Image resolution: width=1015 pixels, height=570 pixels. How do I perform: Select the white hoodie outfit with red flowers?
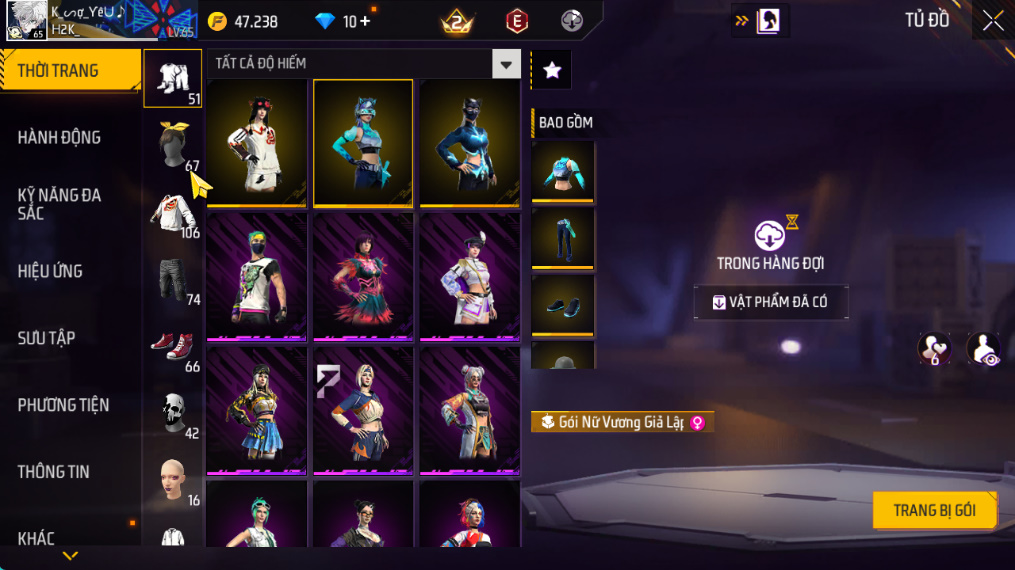256,142
